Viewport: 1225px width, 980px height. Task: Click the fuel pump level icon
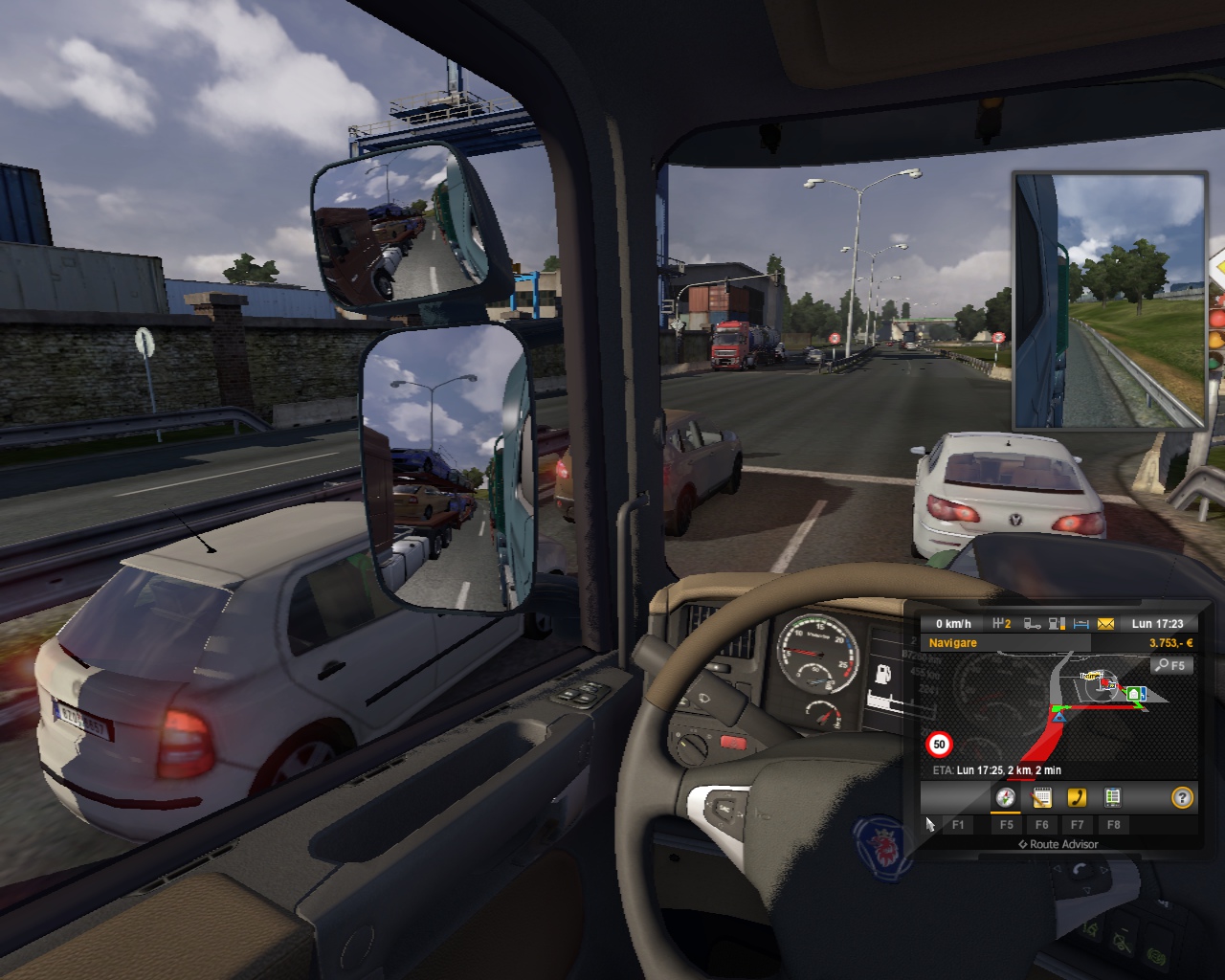pos(1058,624)
